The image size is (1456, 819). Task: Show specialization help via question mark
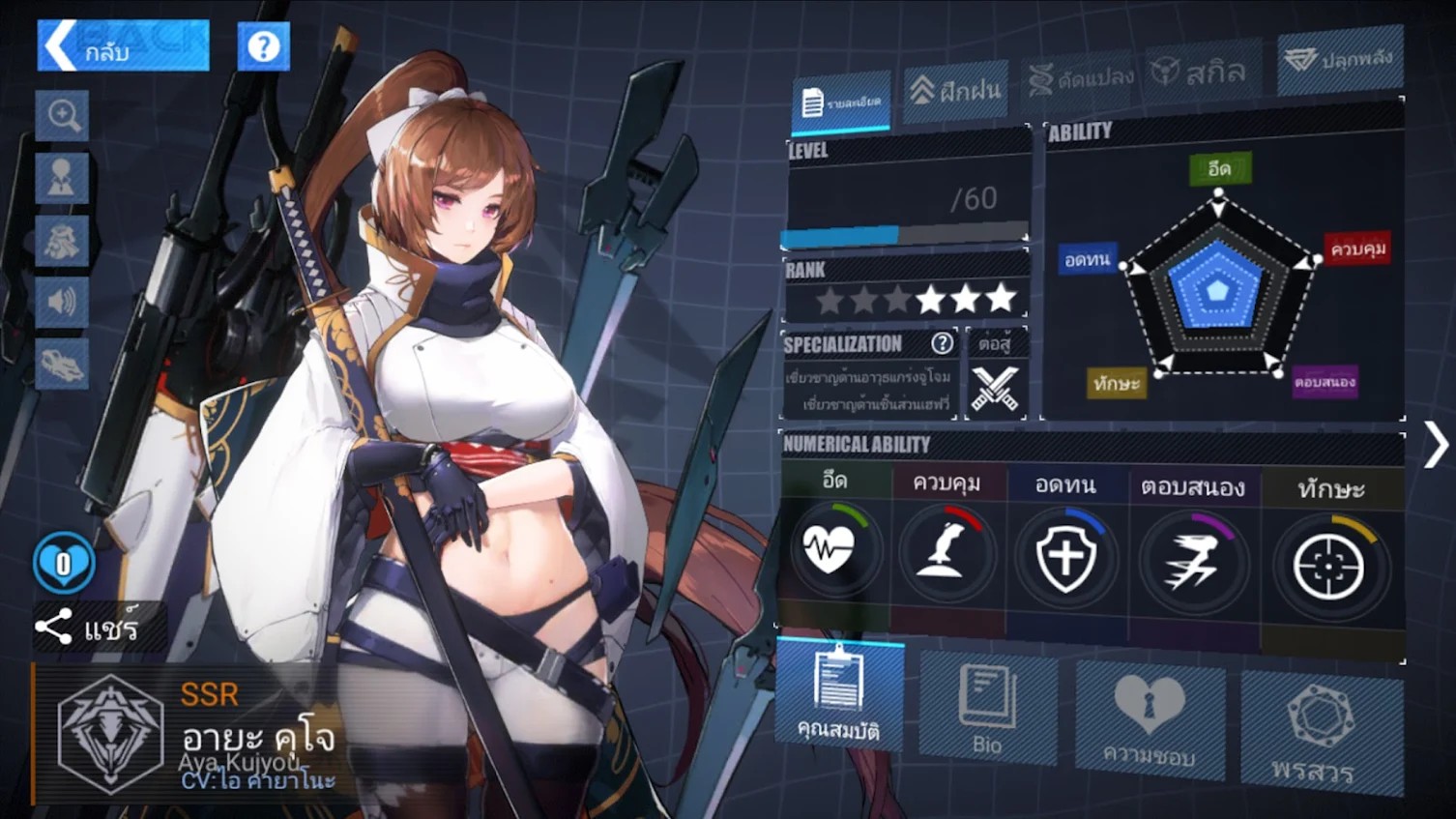point(942,343)
